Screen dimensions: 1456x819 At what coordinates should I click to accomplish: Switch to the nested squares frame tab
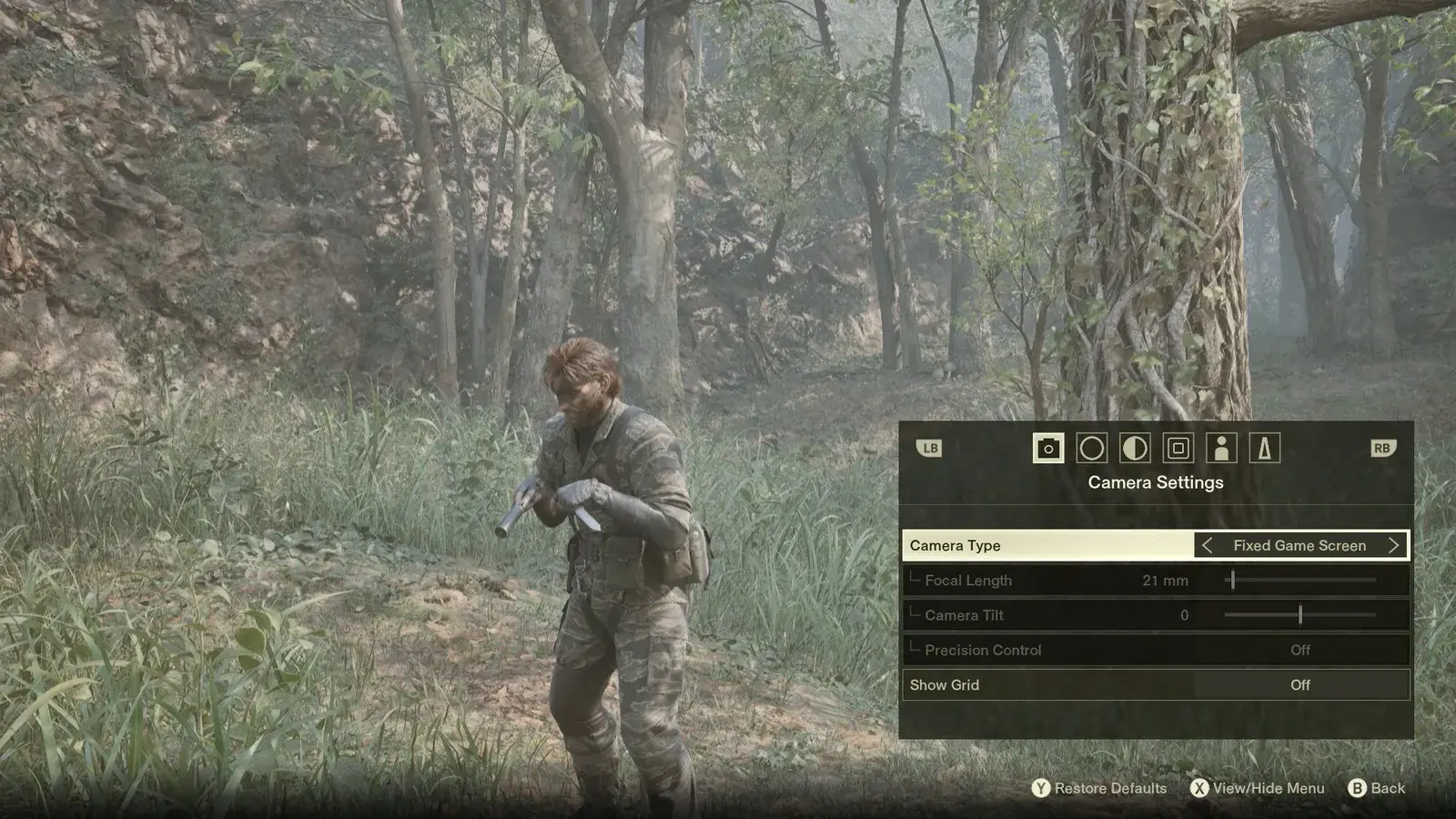(x=1178, y=448)
